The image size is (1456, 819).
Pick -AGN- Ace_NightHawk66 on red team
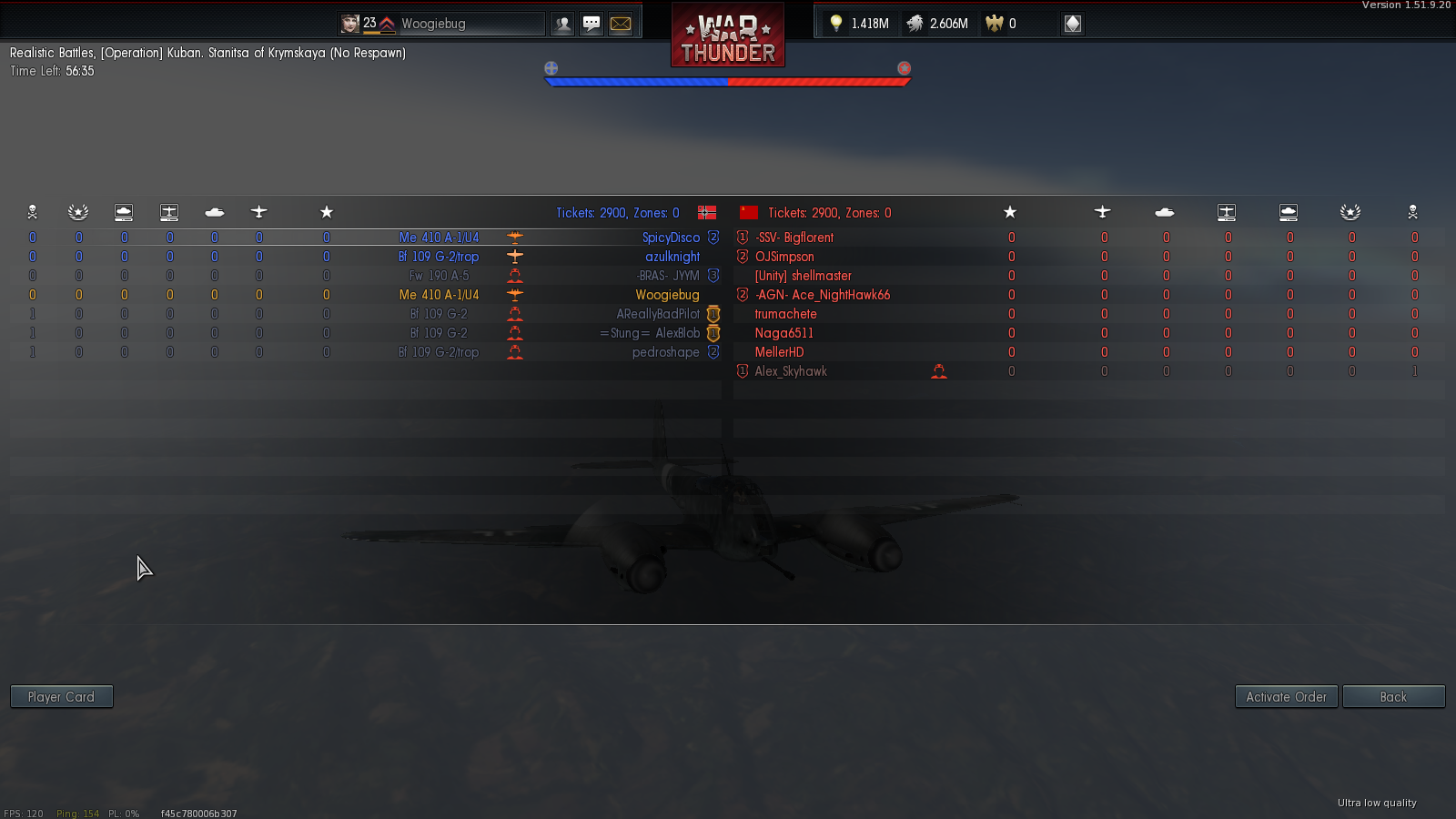[x=822, y=295]
